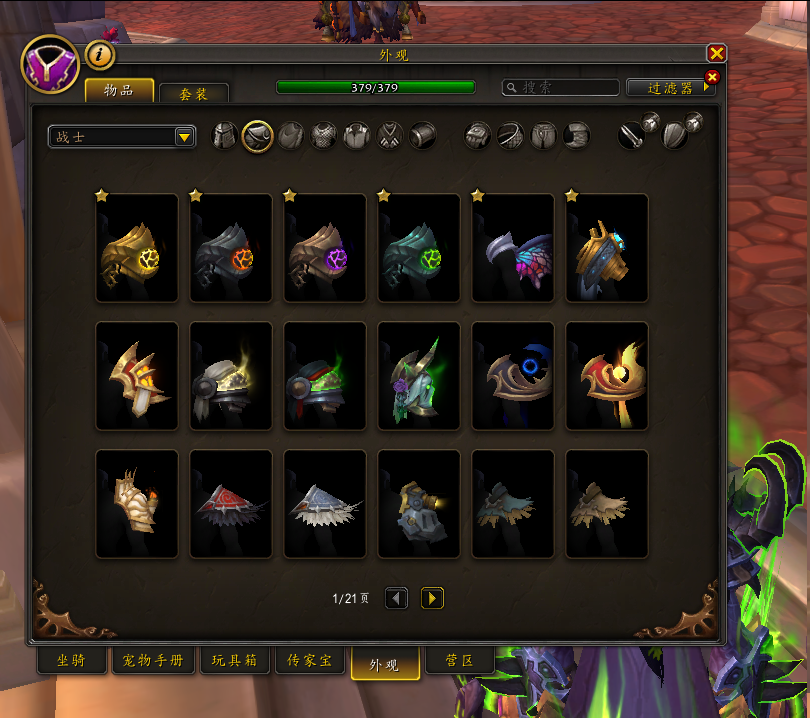Select the off-hand shield slot icon
The image size is (810, 718).
(x=677, y=136)
